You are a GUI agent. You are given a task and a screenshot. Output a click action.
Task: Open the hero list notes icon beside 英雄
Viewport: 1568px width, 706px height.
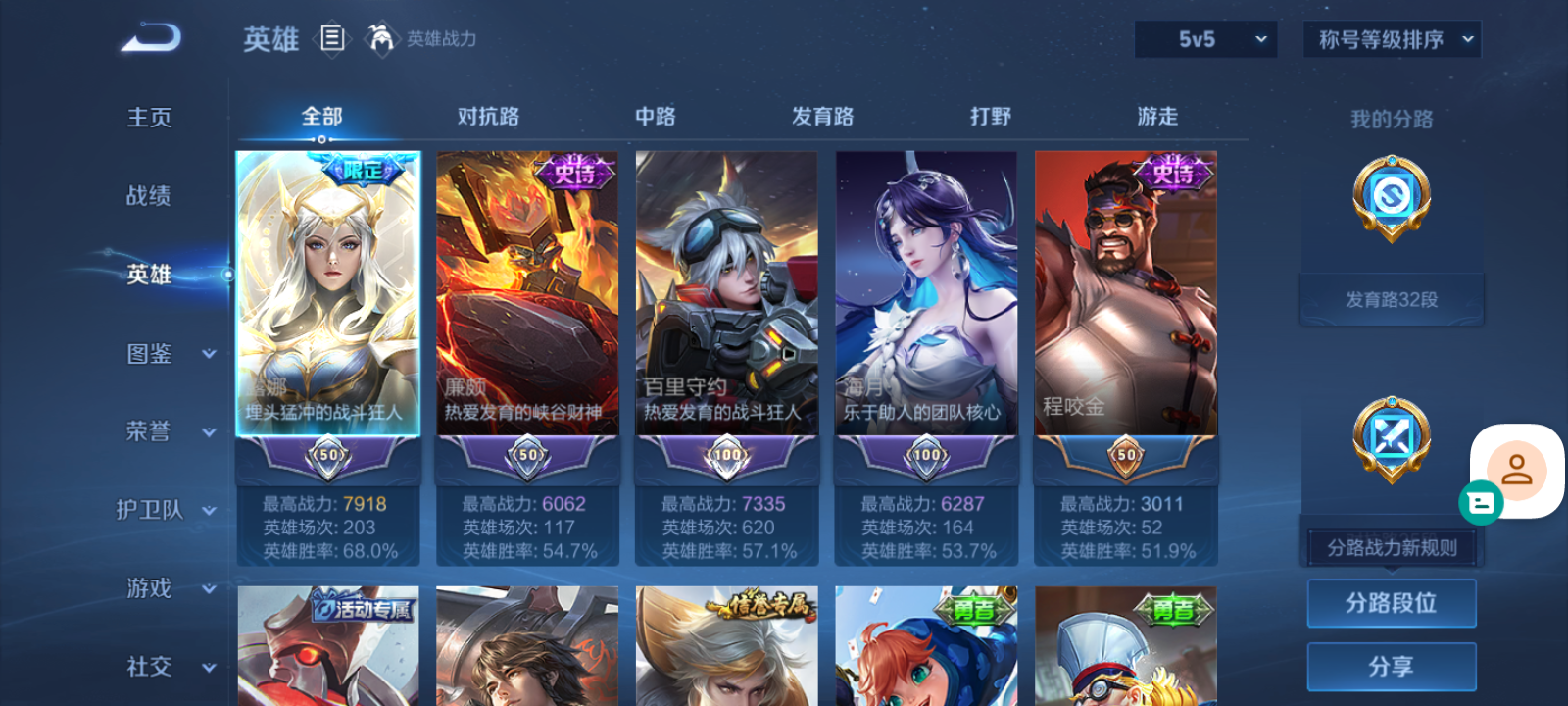point(332,39)
